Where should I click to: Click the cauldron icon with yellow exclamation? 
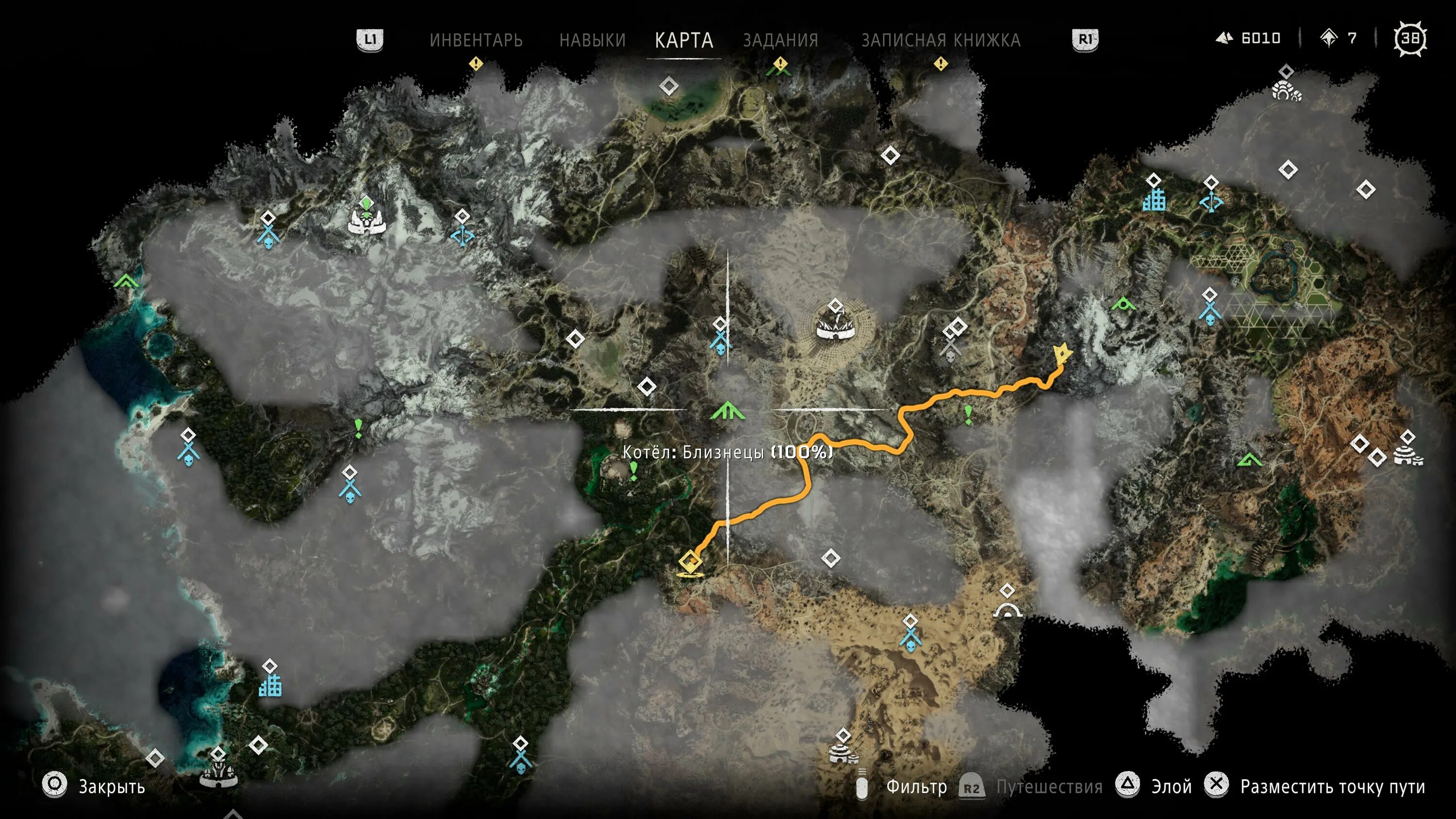[x=780, y=66]
